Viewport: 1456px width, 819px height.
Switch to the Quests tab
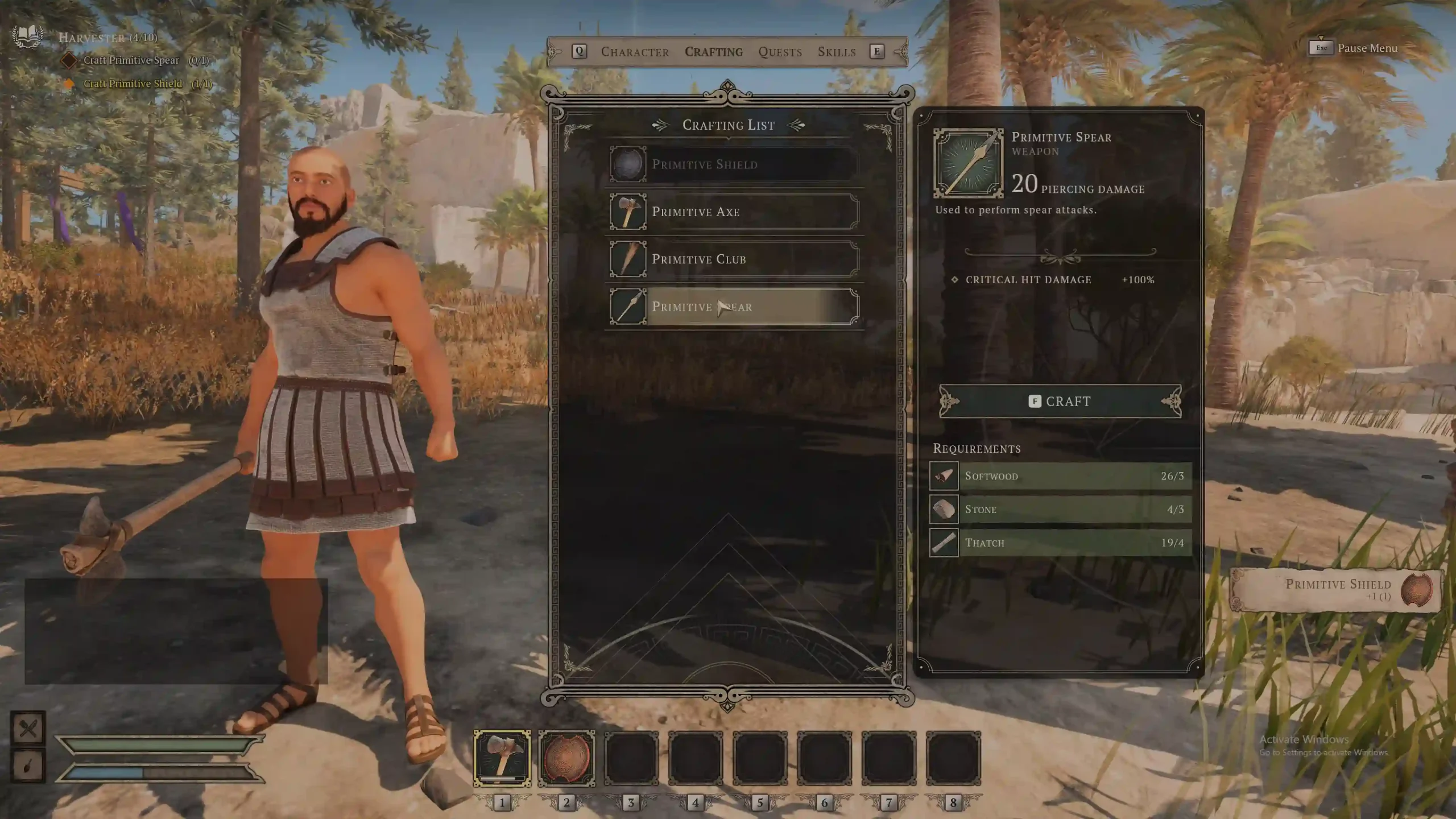780,52
